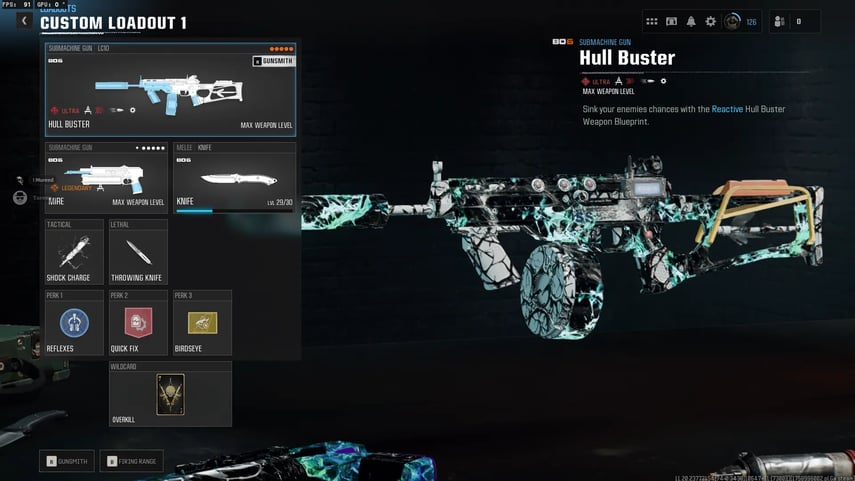Change the Birdseye perk
Screen dimensions: 855x481
[202, 323]
